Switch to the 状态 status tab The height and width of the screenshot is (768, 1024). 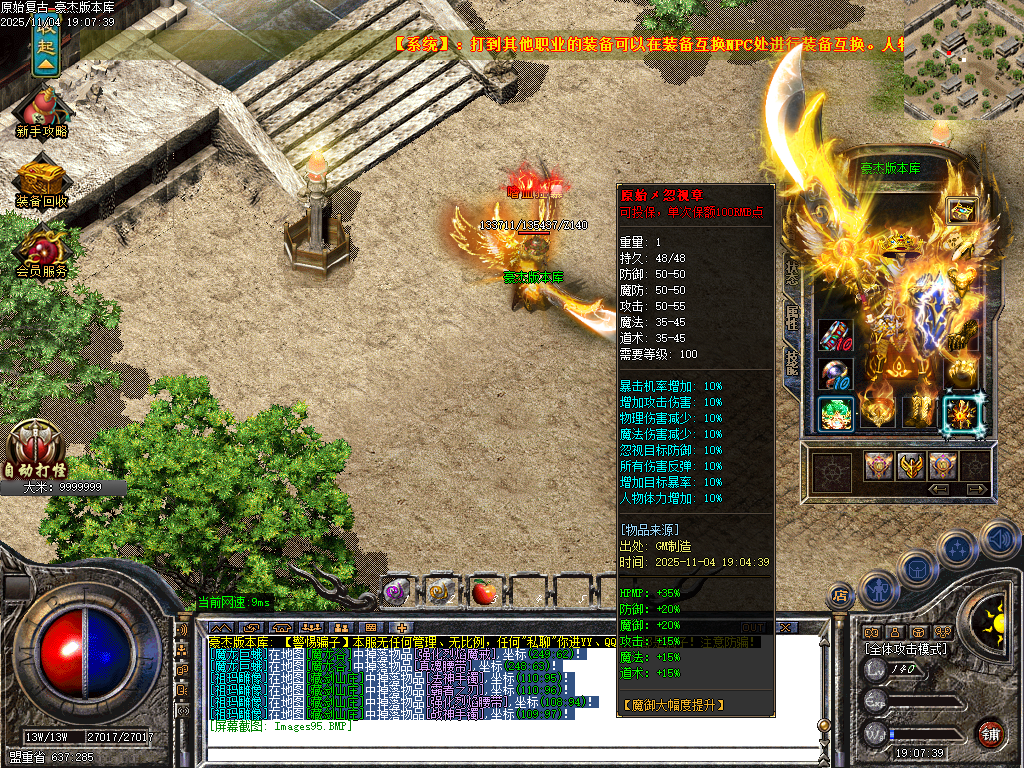[x=792, y=273]
